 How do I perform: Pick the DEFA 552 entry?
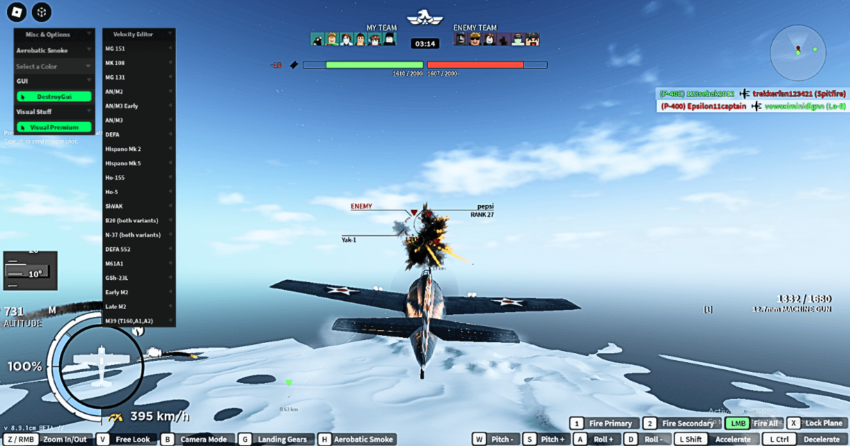[x=139, y=248]
